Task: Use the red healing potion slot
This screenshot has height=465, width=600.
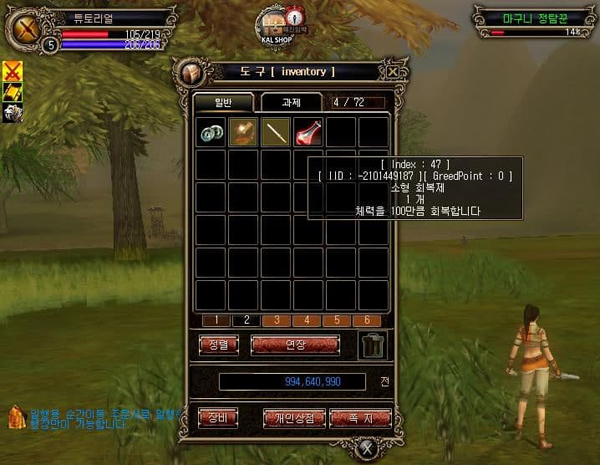Action: (308, 133)
